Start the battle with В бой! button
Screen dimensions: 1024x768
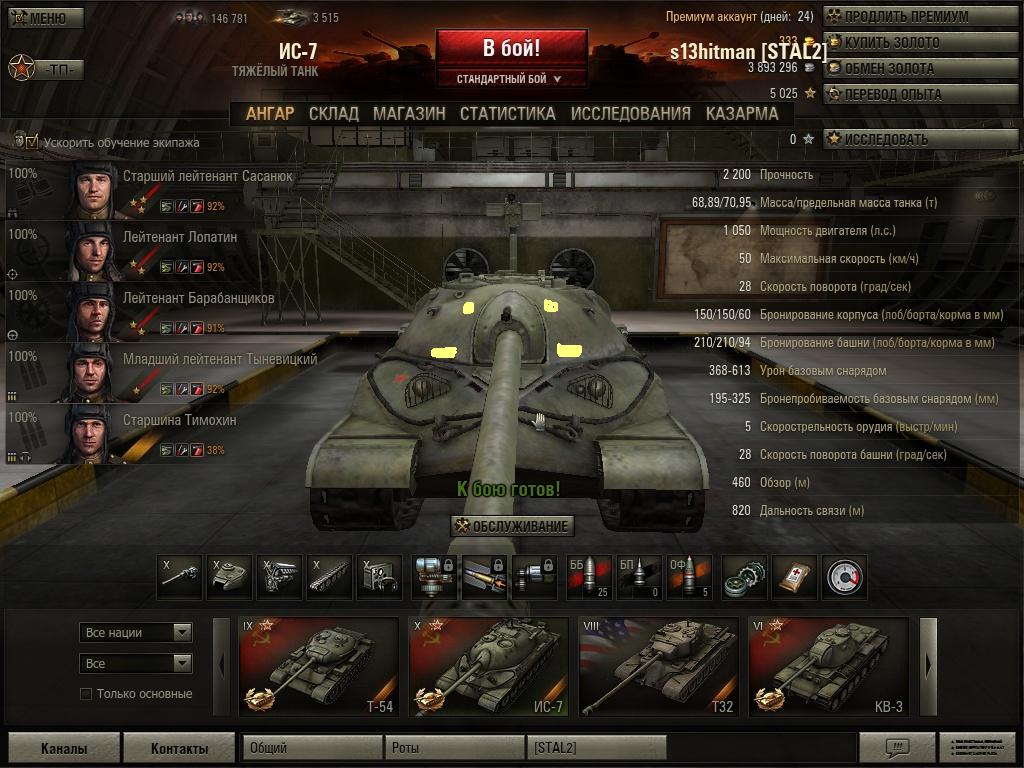[x=511, y=48]
